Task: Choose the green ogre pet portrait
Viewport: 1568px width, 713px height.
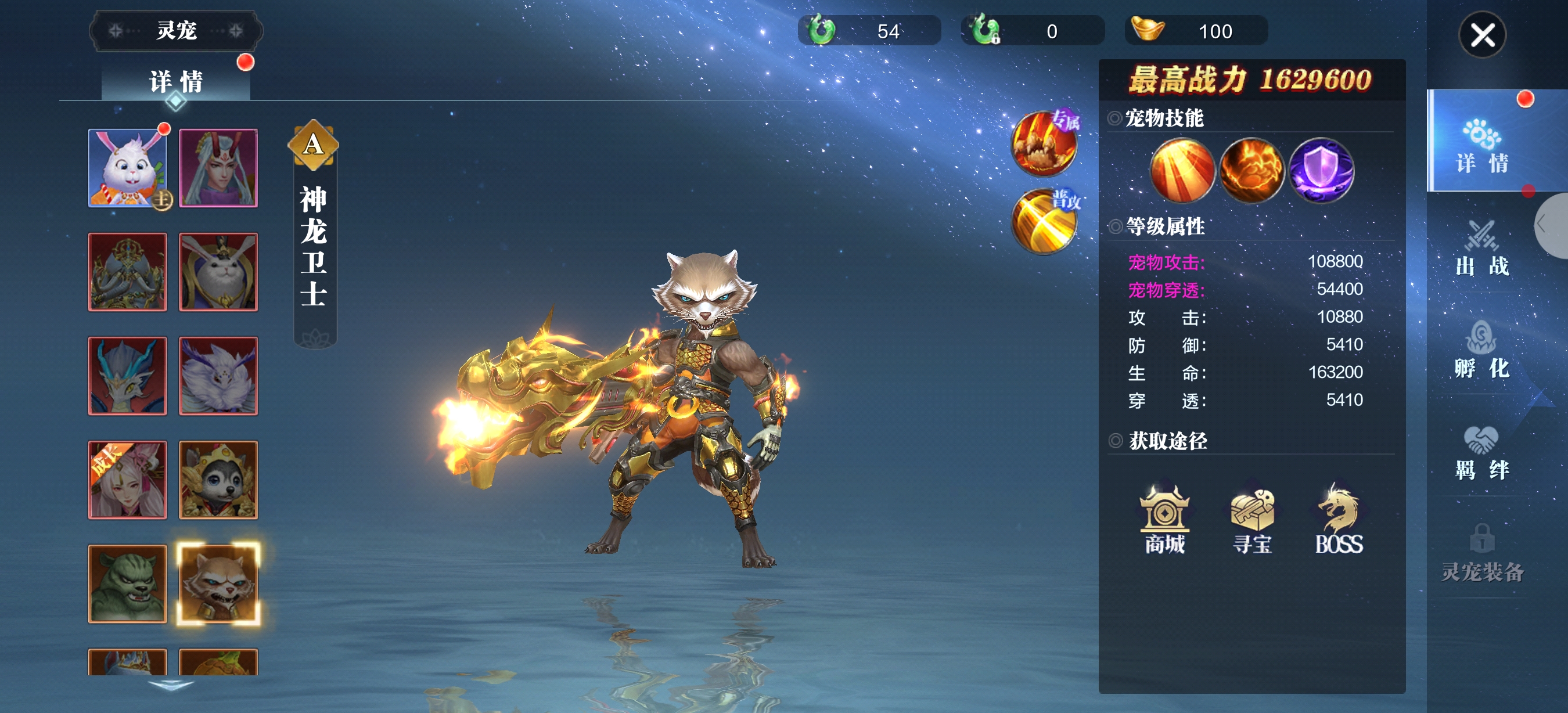Action: coord(127,584)
